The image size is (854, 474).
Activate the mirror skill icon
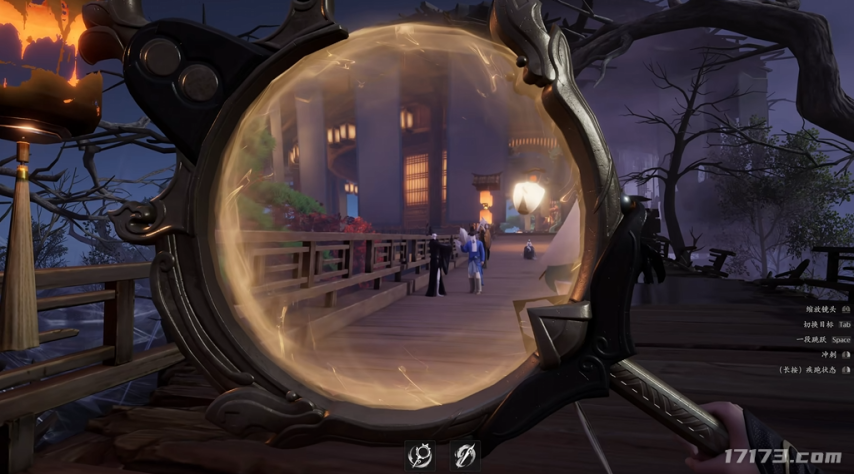(x=420, y=455)
